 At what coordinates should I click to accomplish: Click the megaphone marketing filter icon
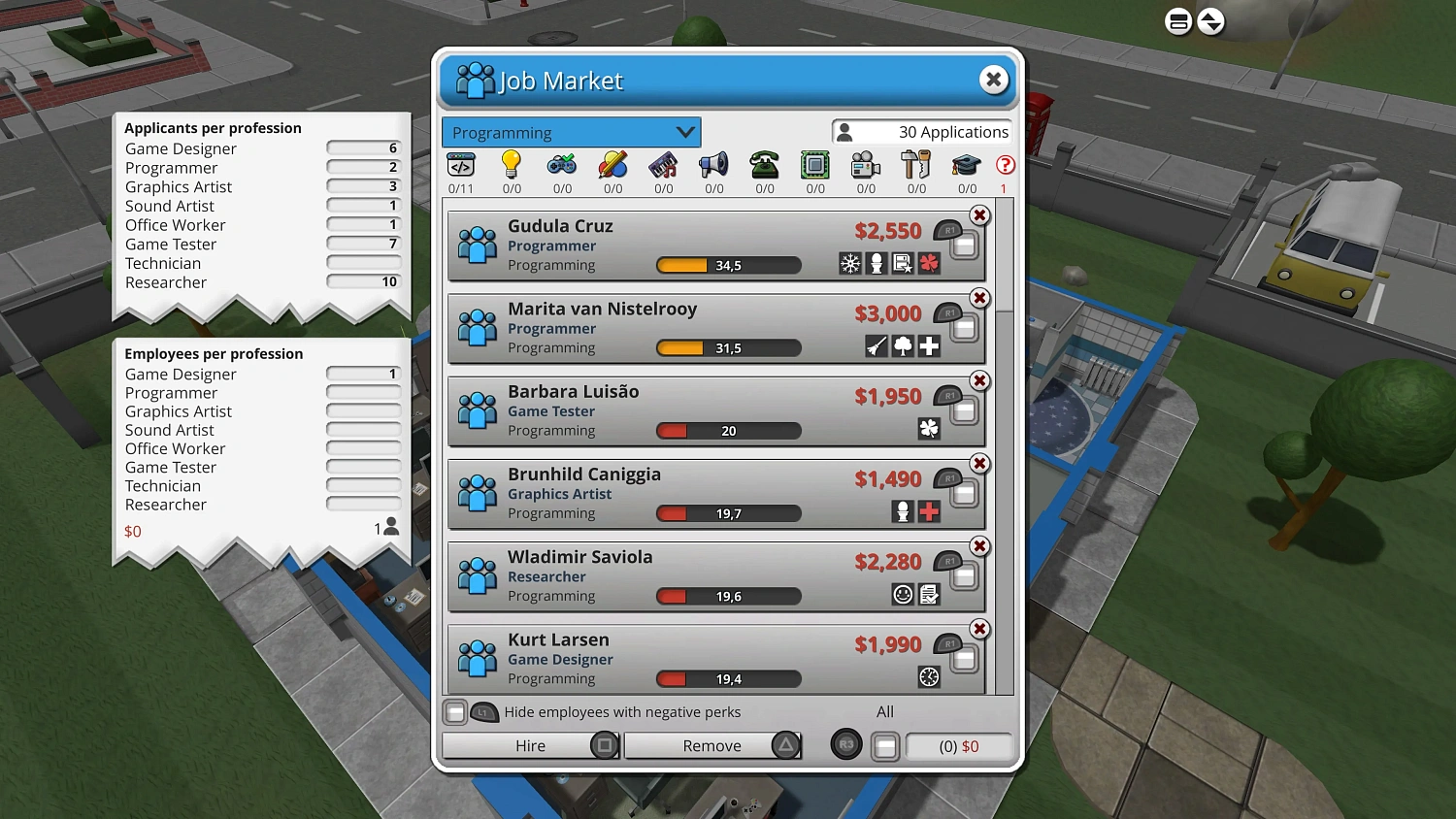tap(713, 165)
